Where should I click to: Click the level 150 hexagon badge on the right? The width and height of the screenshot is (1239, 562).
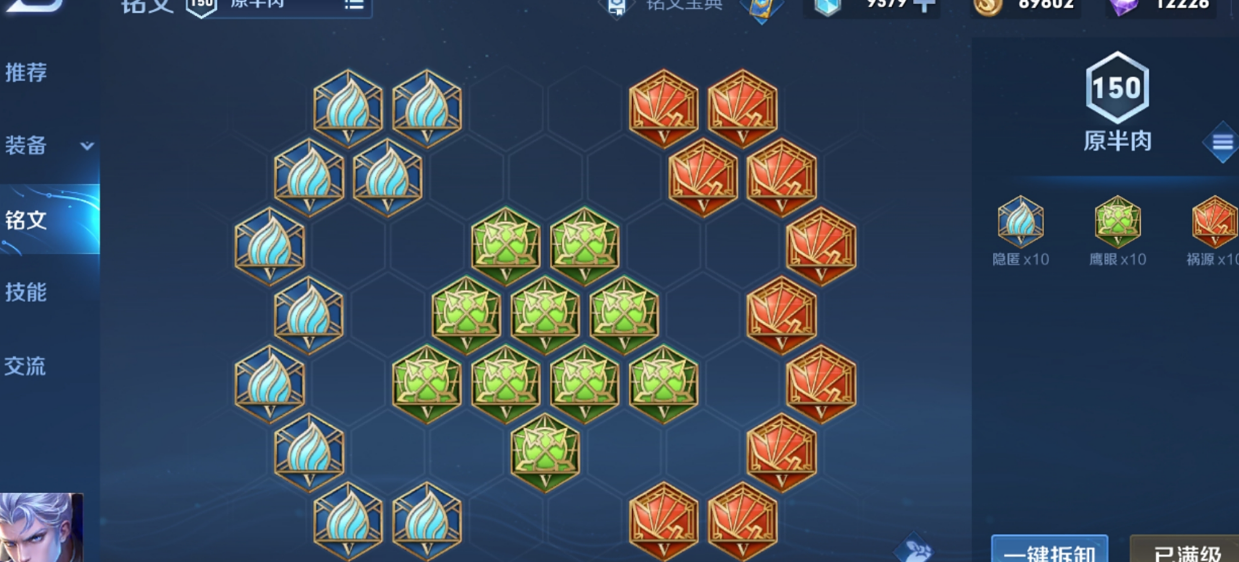click(x=1117, y=90)
